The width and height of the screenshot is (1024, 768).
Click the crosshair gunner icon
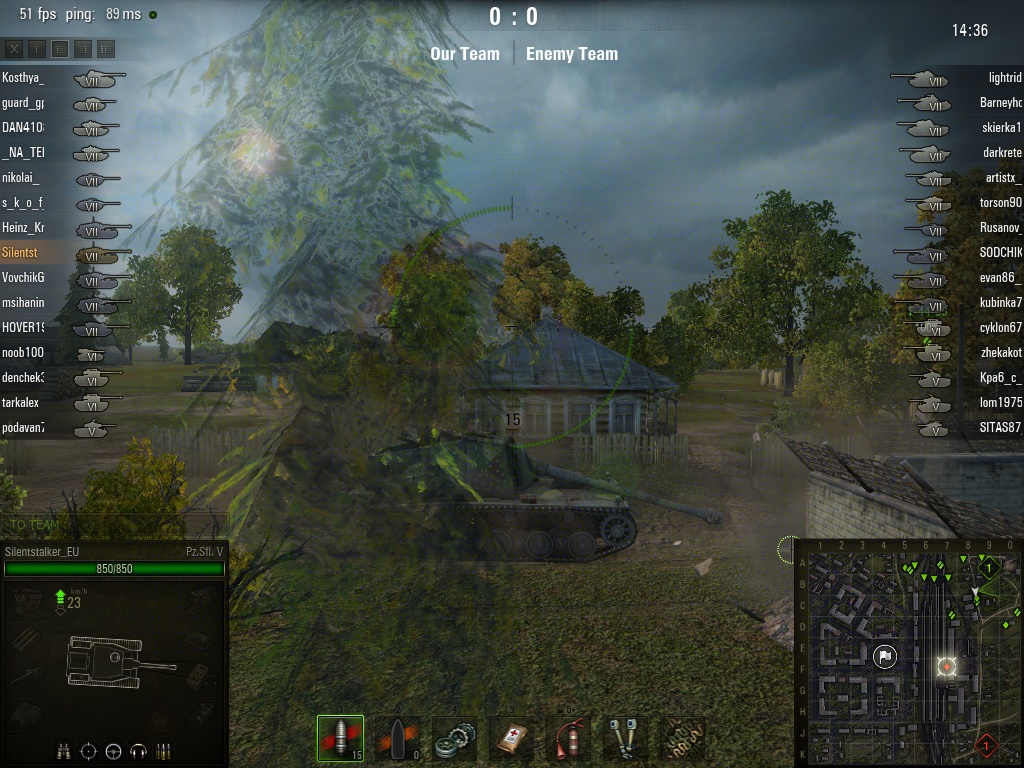(x=88, y=751)
